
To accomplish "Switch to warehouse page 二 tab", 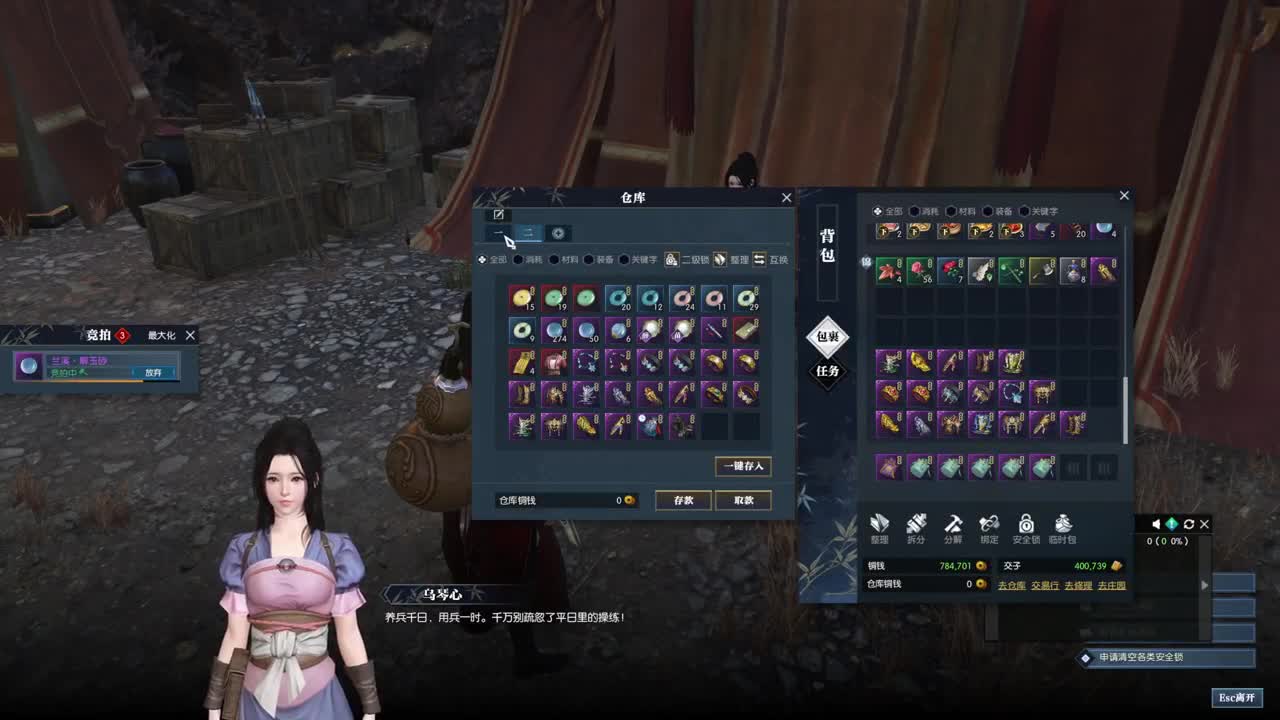I will (x=528, y=233).
